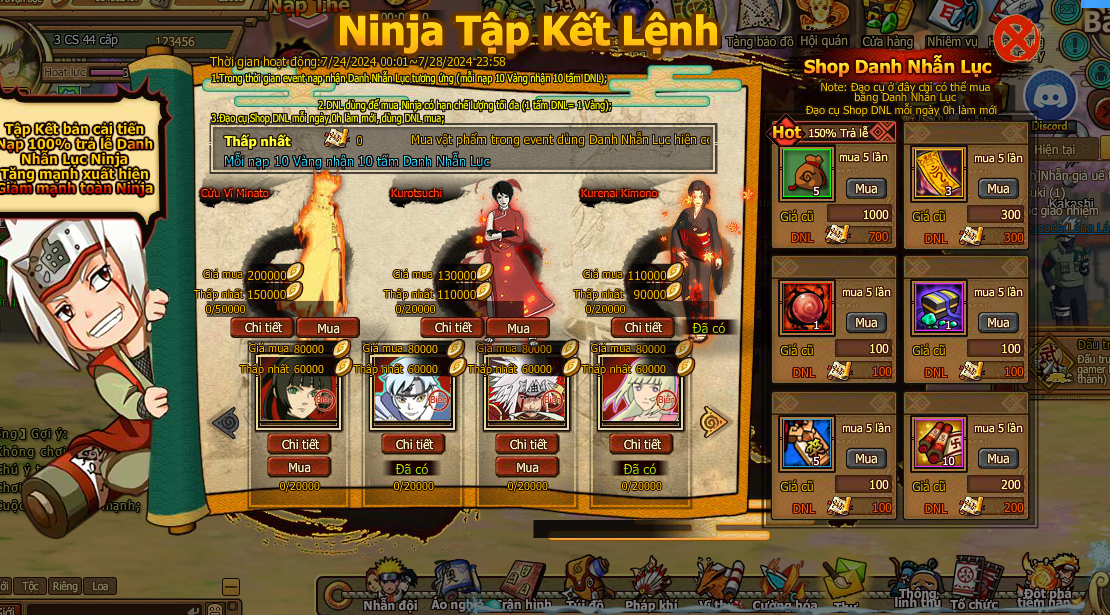Open the Cường hóa menu

tap(784, 585)
